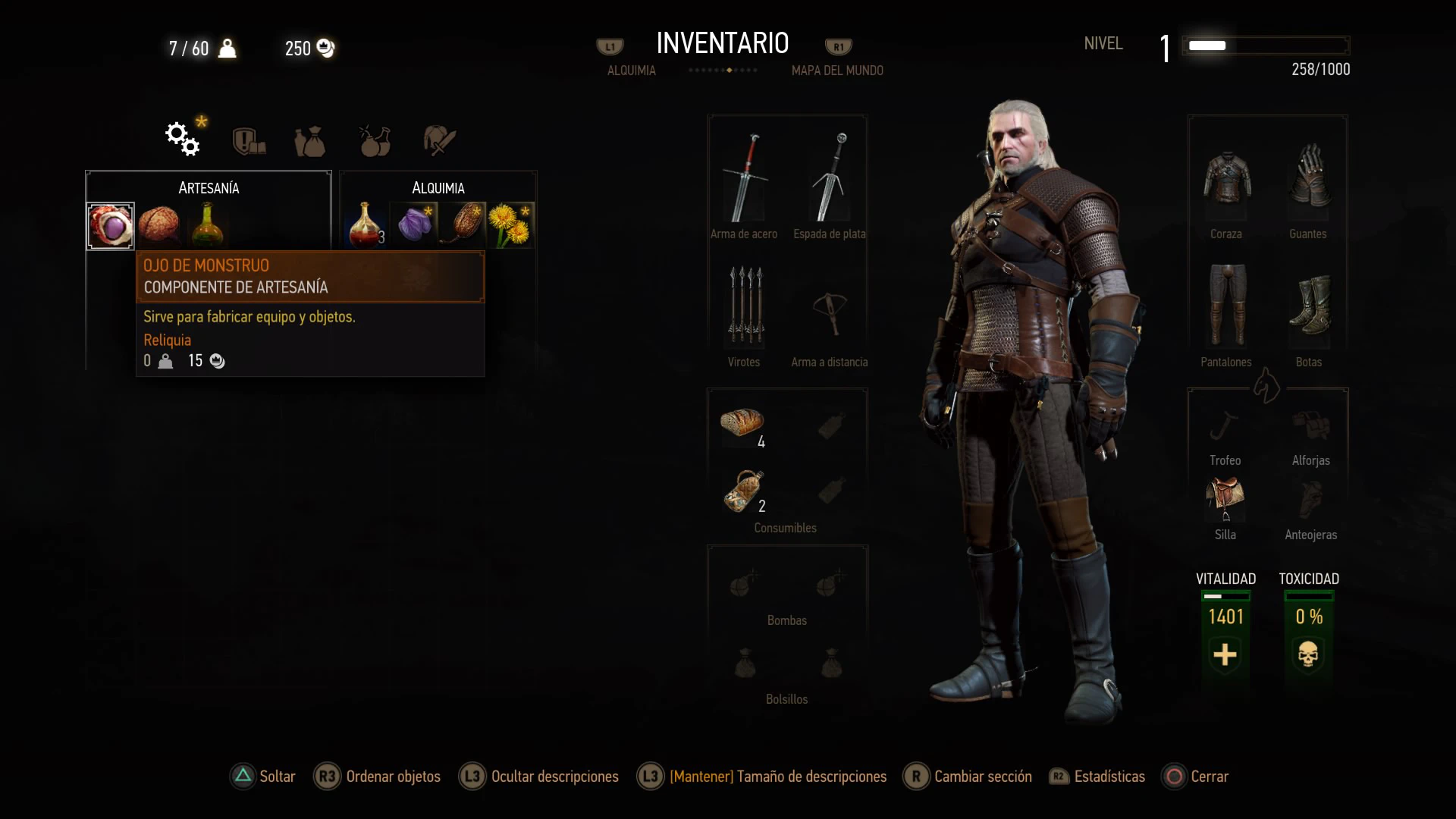
Task: Switch to the food and potions tab
Action: point(375,140)
